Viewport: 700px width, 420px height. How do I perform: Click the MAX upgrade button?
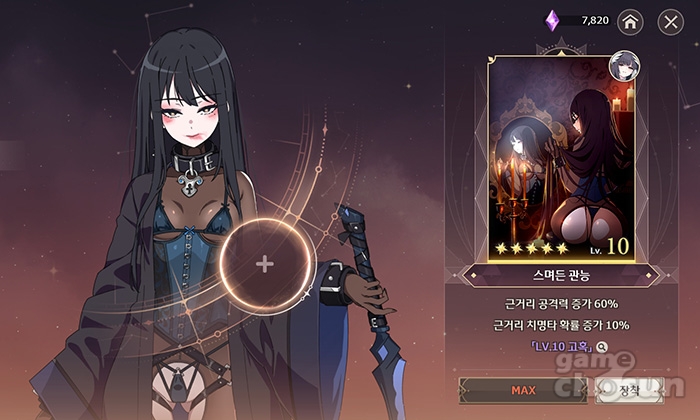tap(522, 390)
